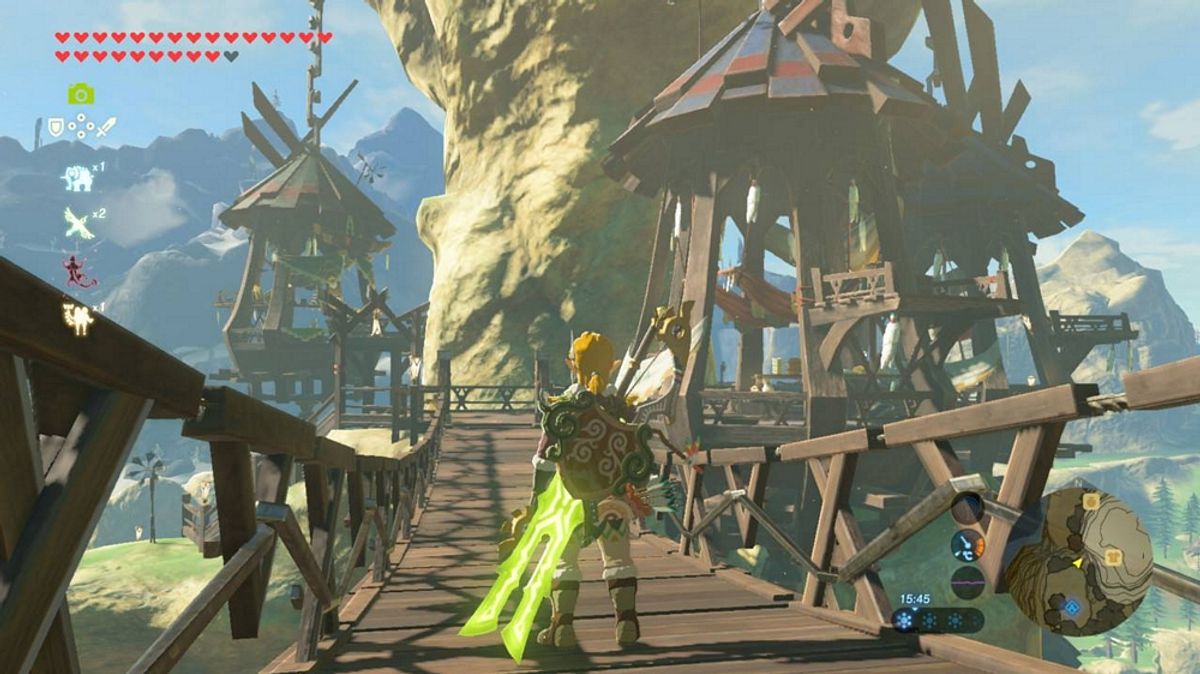Activate Urbosa's Fury glowing camel icon
This screenshot has height=674, width=1200.
pyautogui.click(x=77, y=319)
